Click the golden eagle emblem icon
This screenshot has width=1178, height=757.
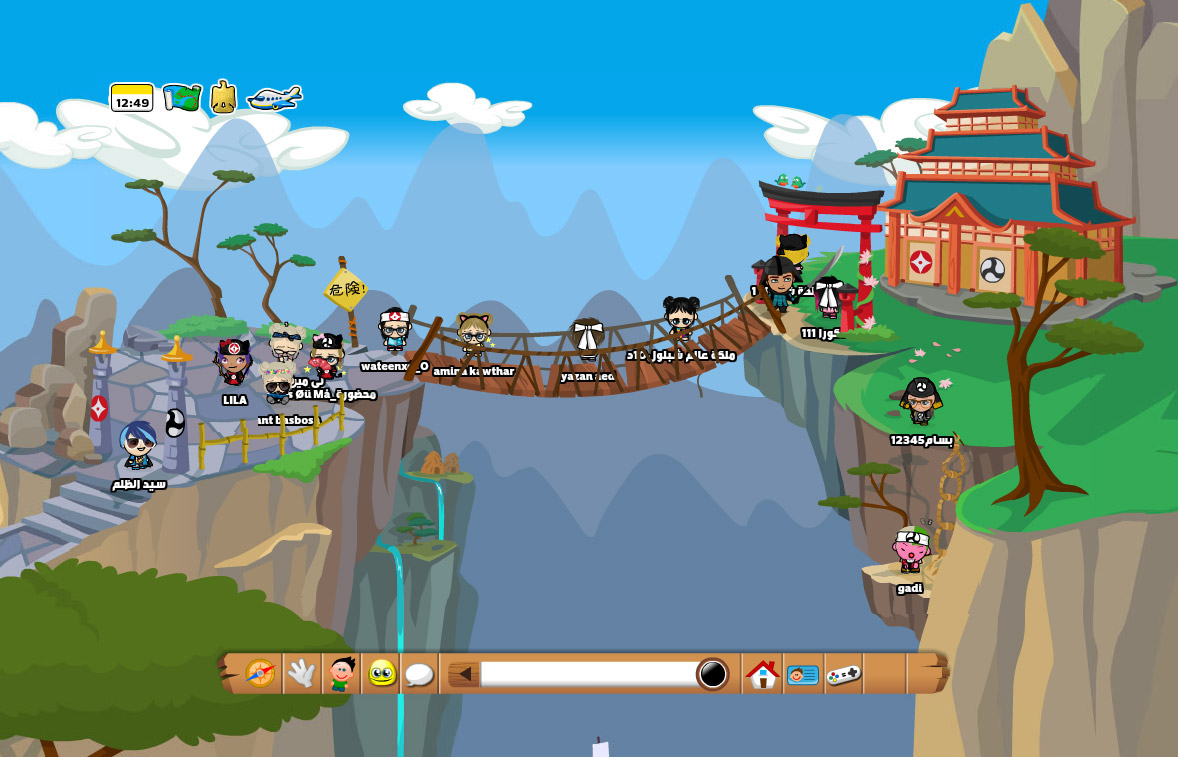(x=223, y=98)
